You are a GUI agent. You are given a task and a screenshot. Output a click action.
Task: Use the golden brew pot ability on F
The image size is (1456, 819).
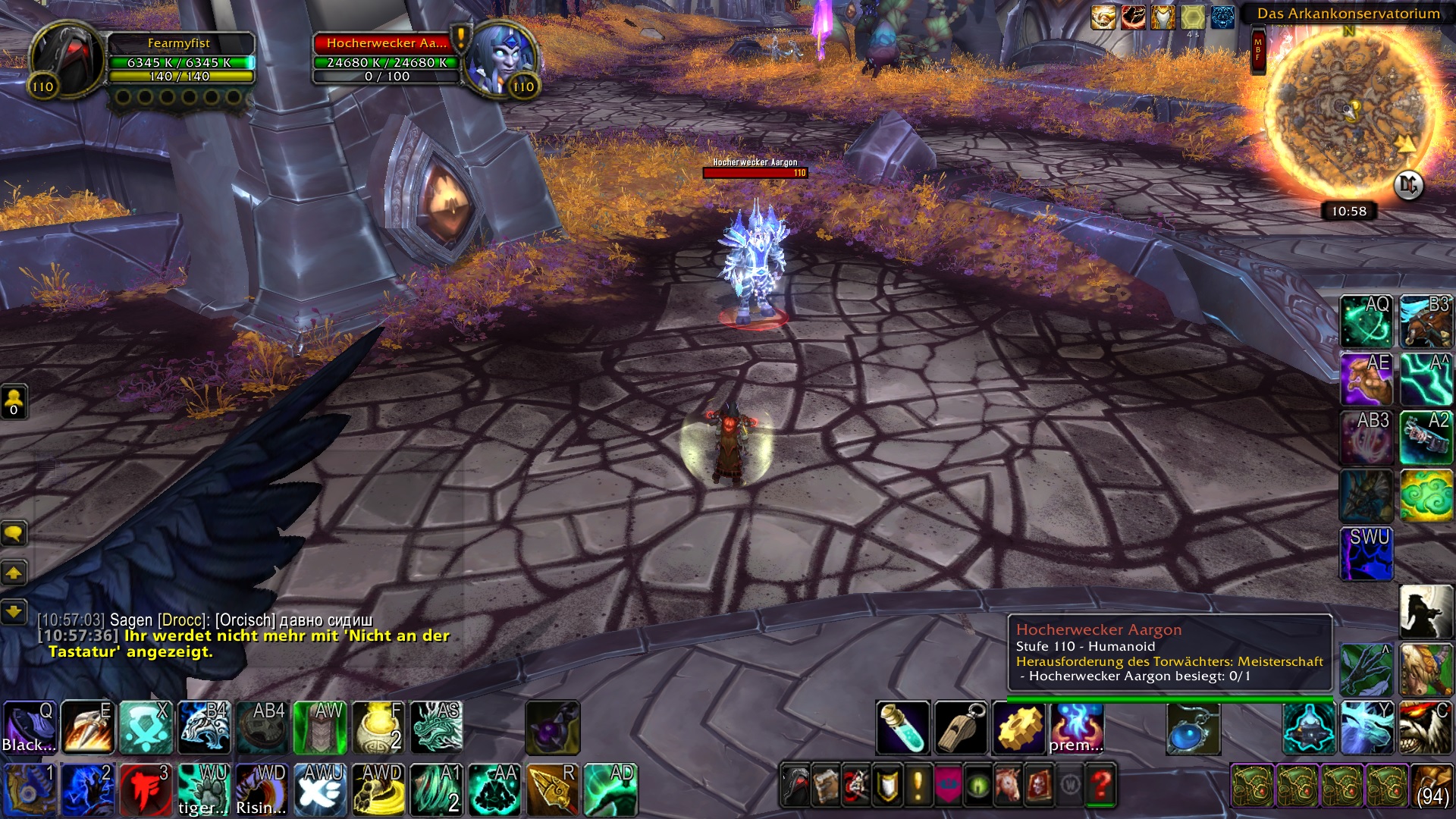[x=377, y=727]
